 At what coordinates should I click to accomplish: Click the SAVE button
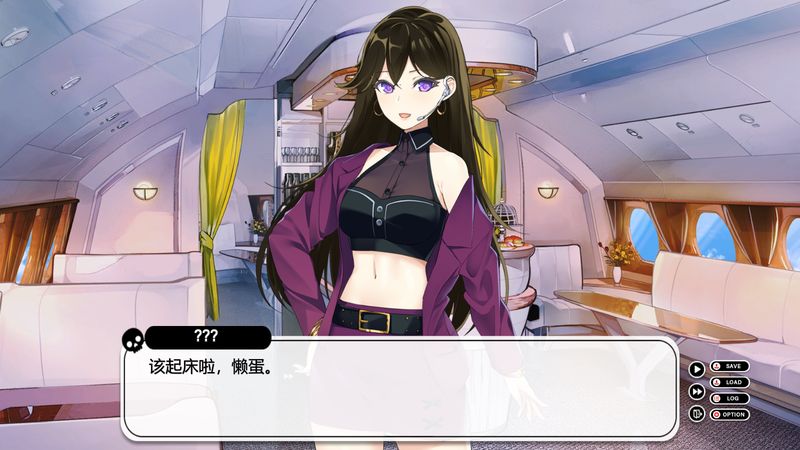coord(729,366)
